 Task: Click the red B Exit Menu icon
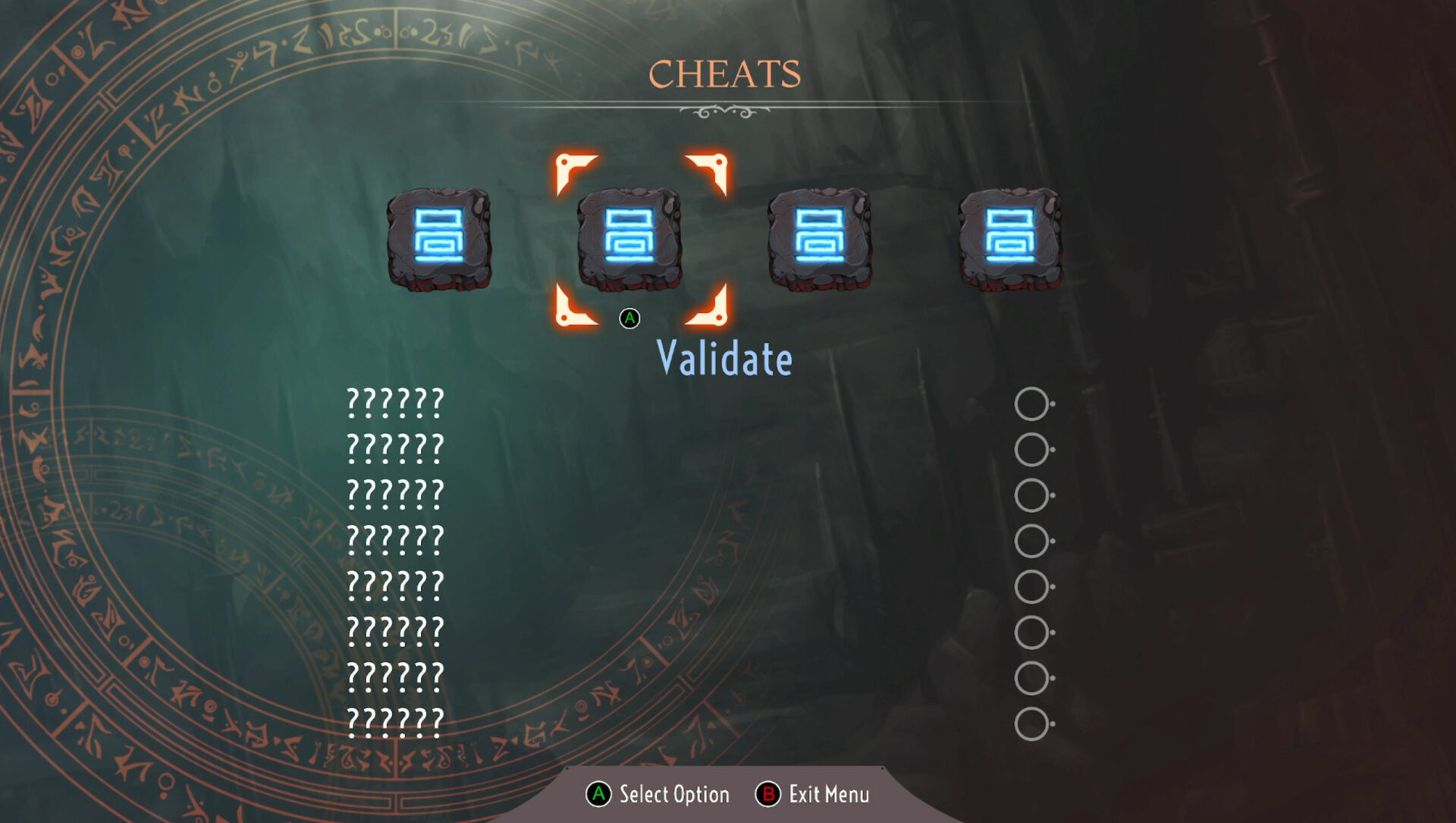point(768,794)
